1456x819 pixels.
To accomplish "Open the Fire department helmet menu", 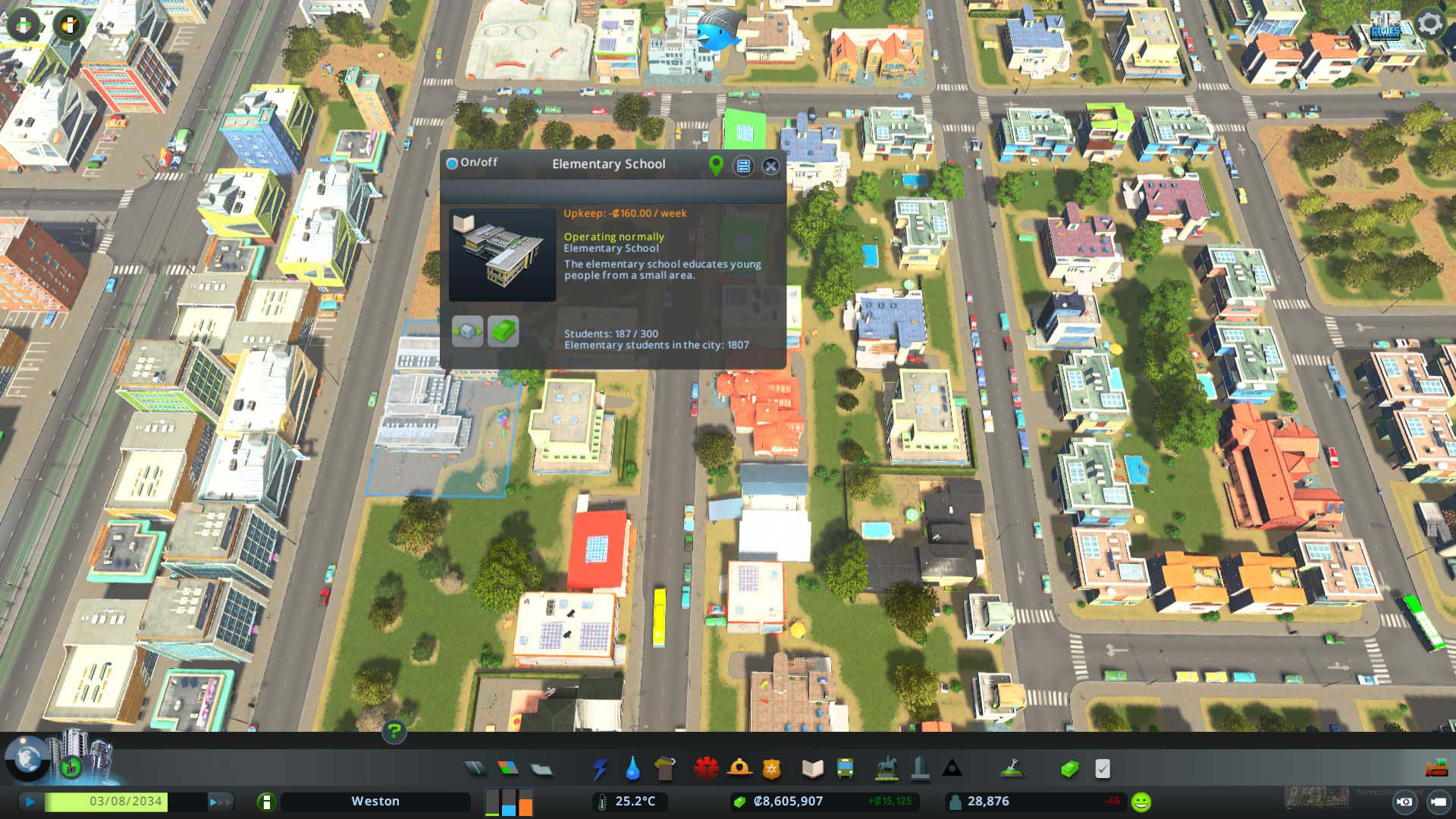I will pyautogui.click(x=738, y=769).
